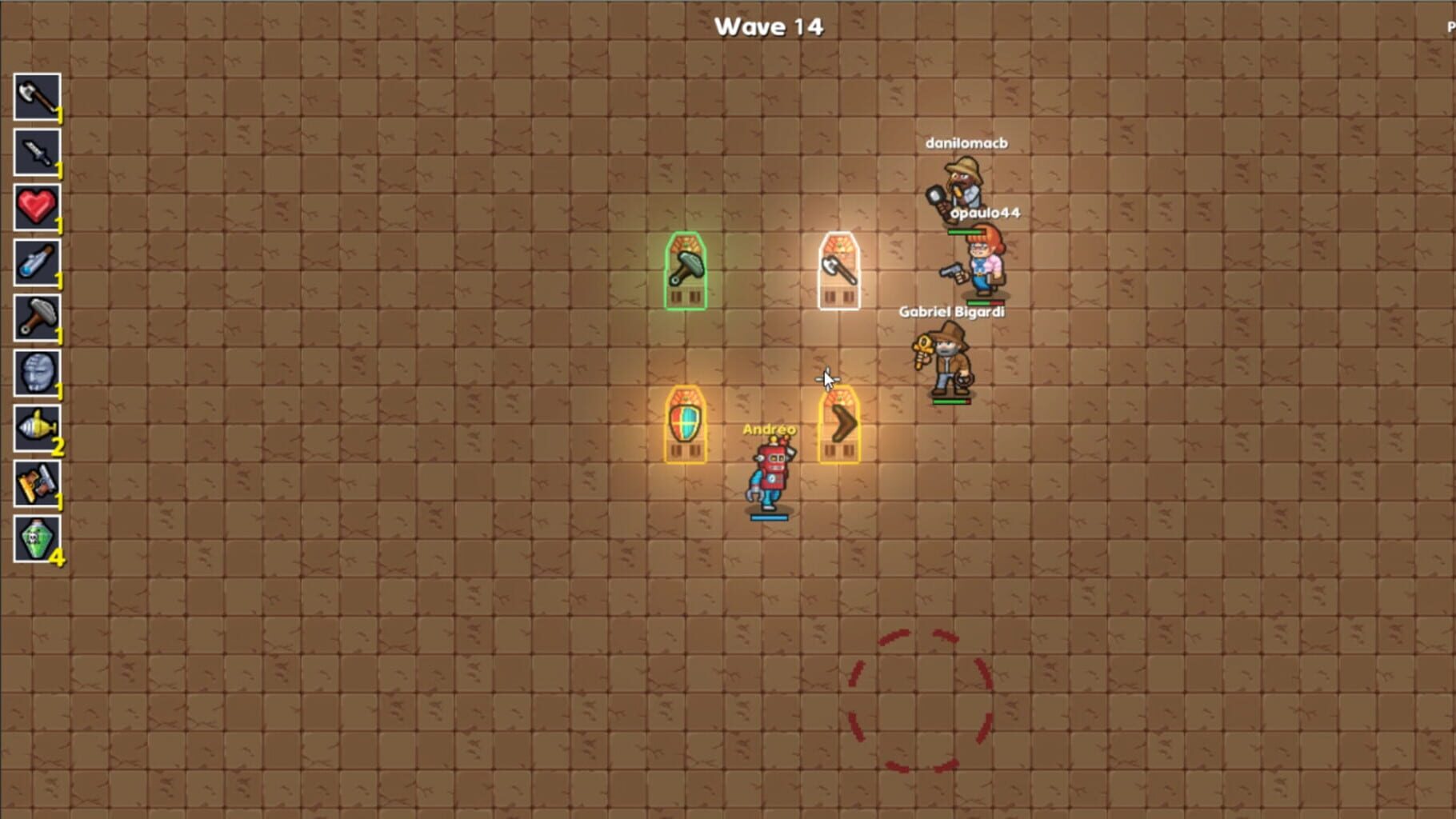Image resolution: width=1456 pixels, height=819 pixels.
Task: Choose the shield upgrade card
Action: pos(686,424)
